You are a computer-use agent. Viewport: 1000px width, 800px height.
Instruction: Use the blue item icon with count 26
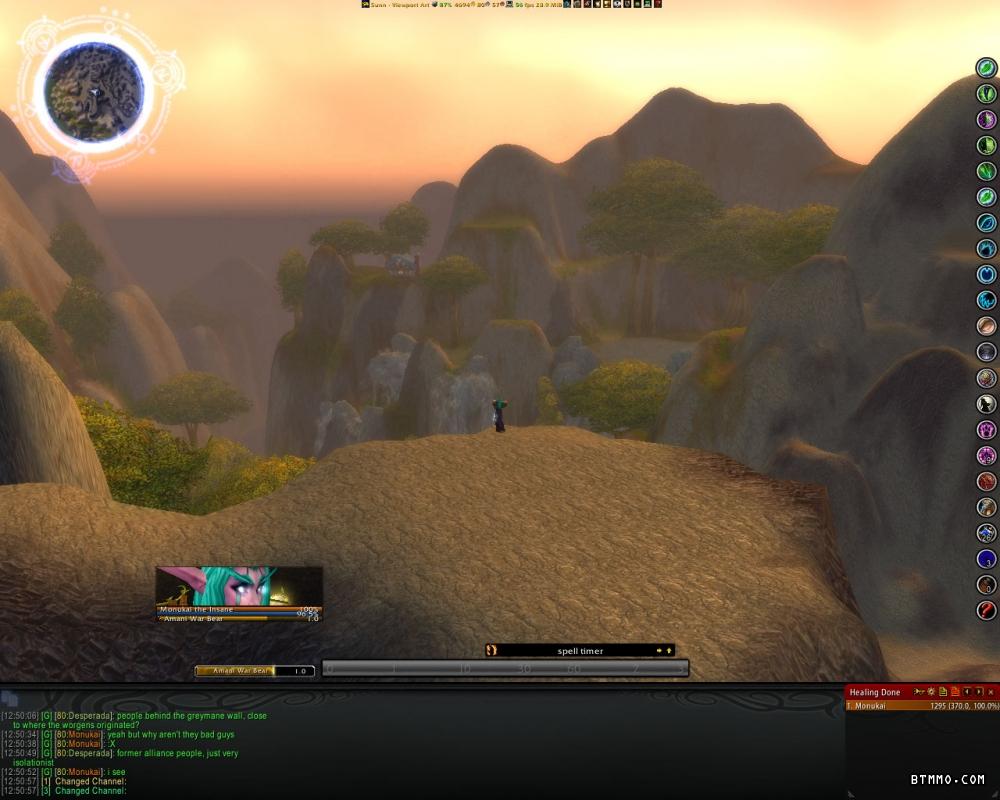tap(987, 533)
